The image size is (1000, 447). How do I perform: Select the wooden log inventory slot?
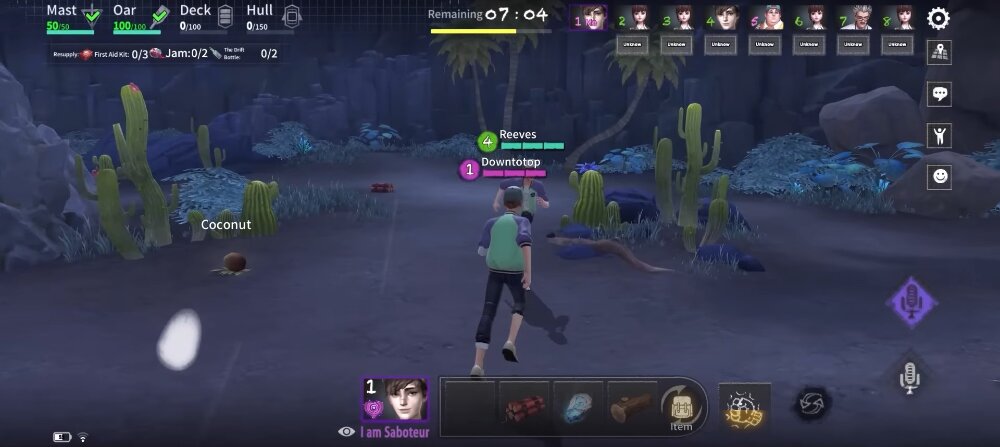point(631,406)
